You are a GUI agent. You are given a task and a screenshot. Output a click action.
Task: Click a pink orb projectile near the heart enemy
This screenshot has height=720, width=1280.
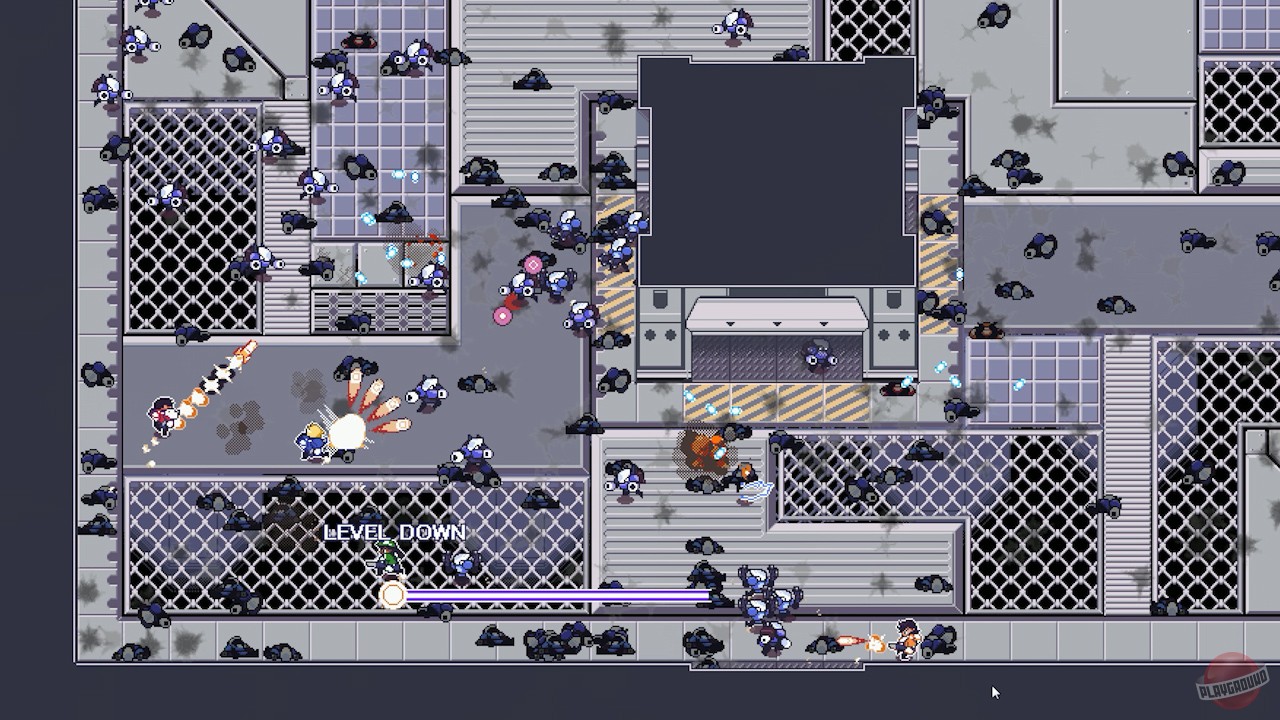point(503,315)
